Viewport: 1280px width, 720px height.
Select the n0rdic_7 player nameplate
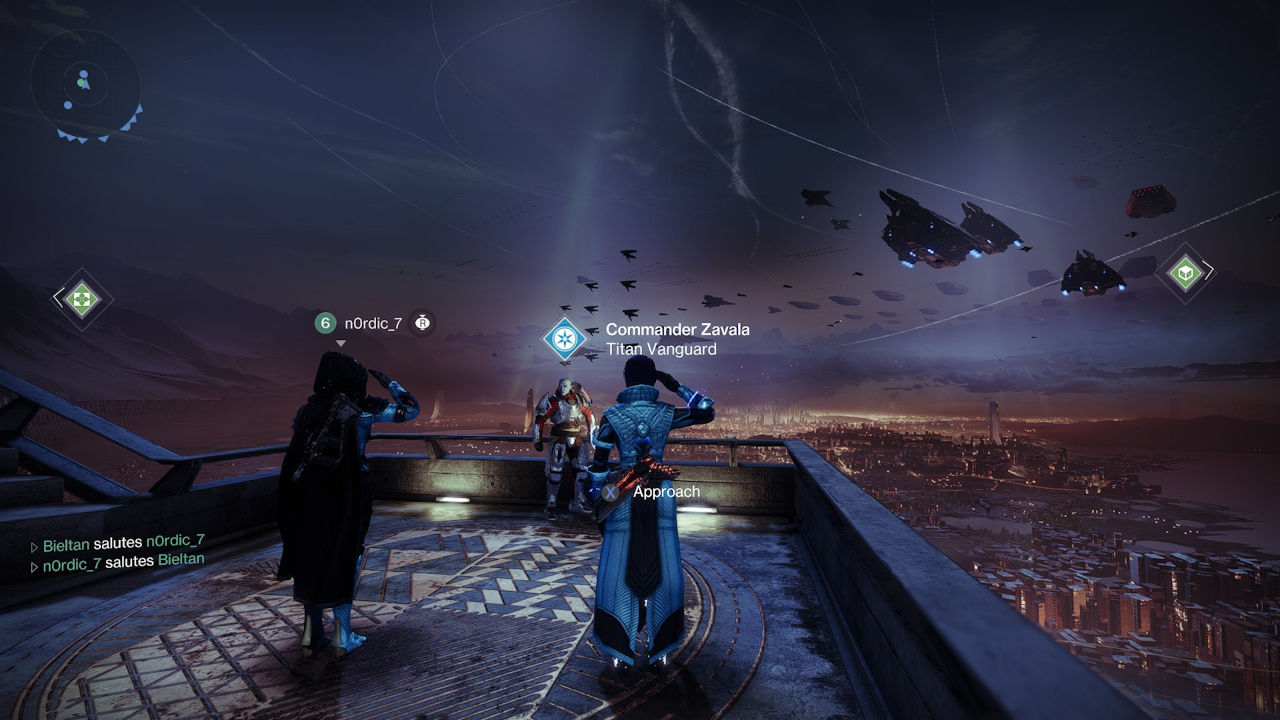click(x=373, y=323)
